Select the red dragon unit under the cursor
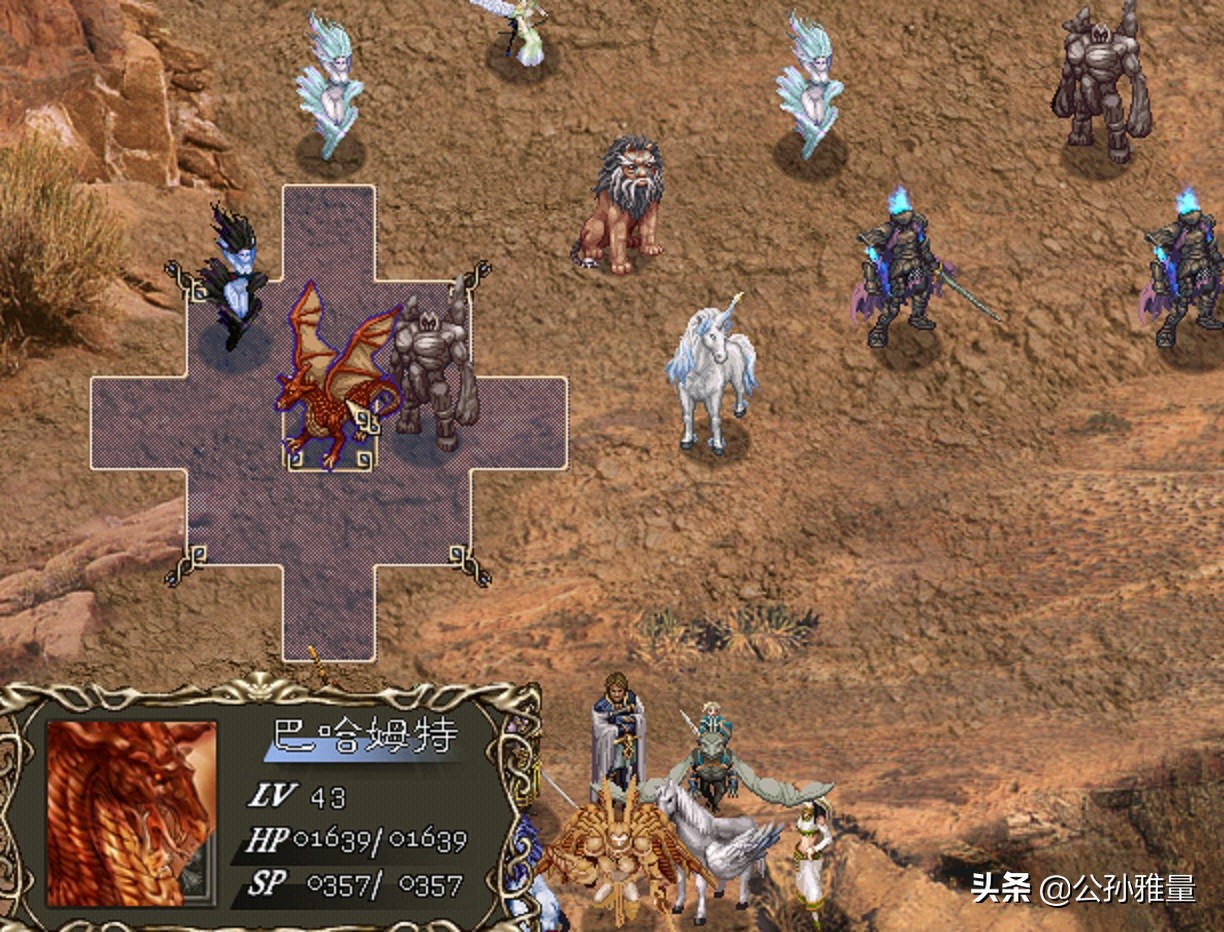Image resolution: width=1224 pixels, height=932 pixels. [331, 380]
